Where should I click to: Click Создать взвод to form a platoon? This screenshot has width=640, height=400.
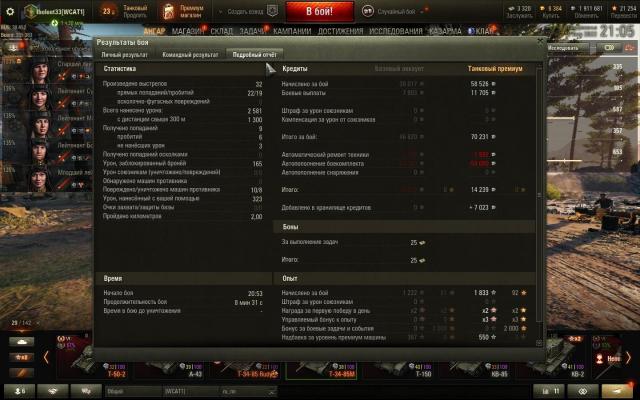[246, 11]
